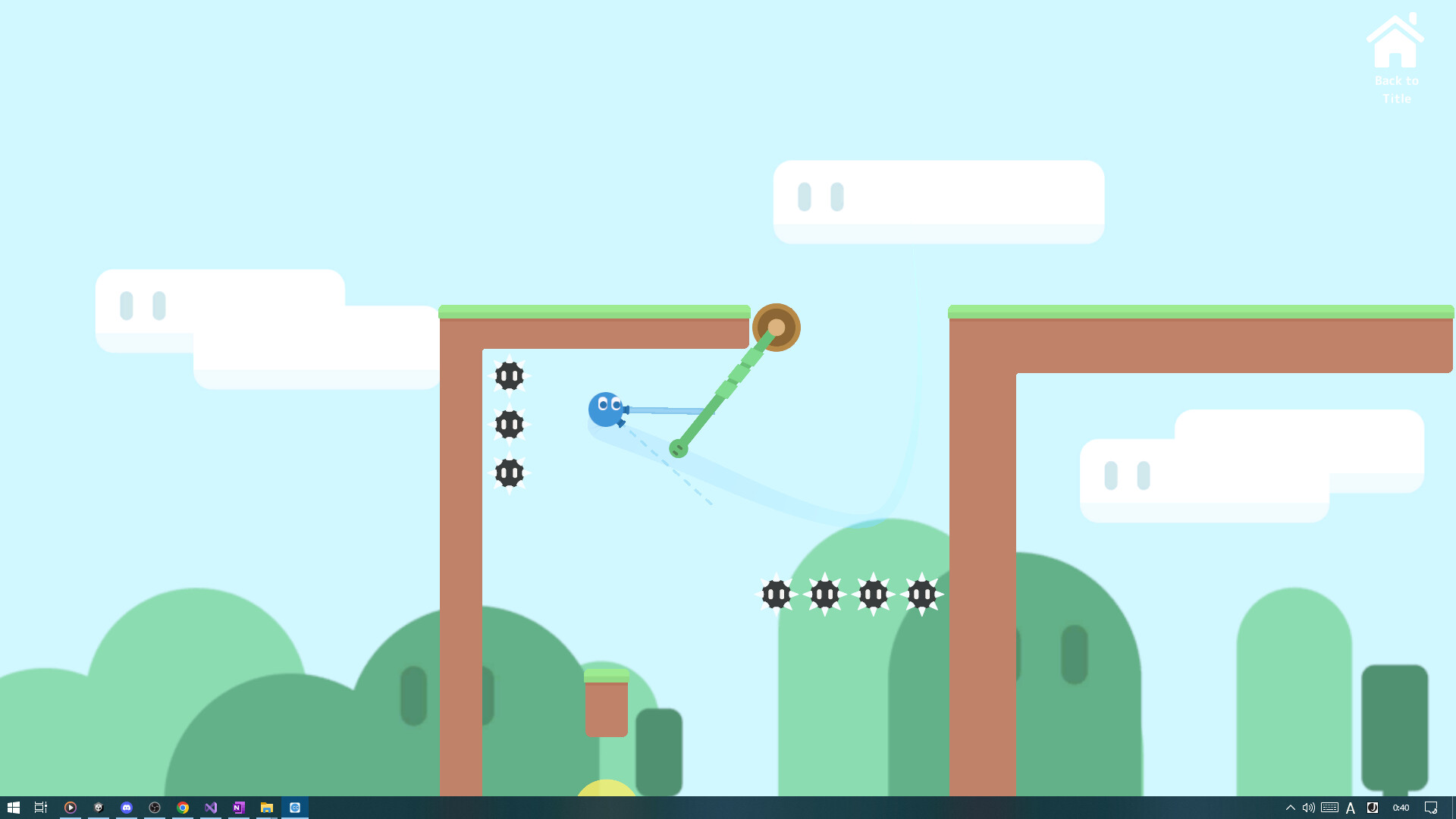This screenshot has width=1456, height=819.
Task: Click the topmost spike ball on the wall
Action: (x=509, y=376)
